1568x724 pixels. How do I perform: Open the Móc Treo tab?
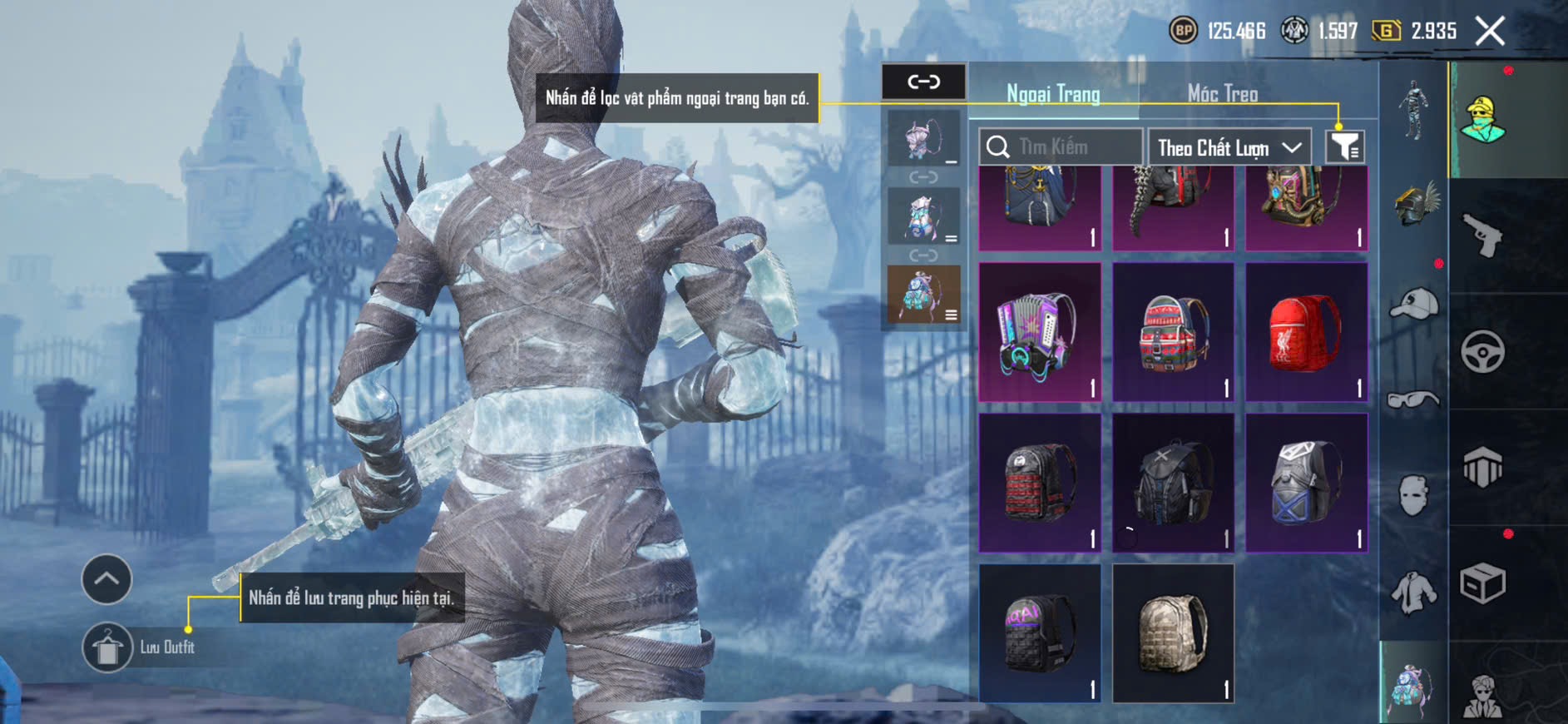coord(1222,93)
